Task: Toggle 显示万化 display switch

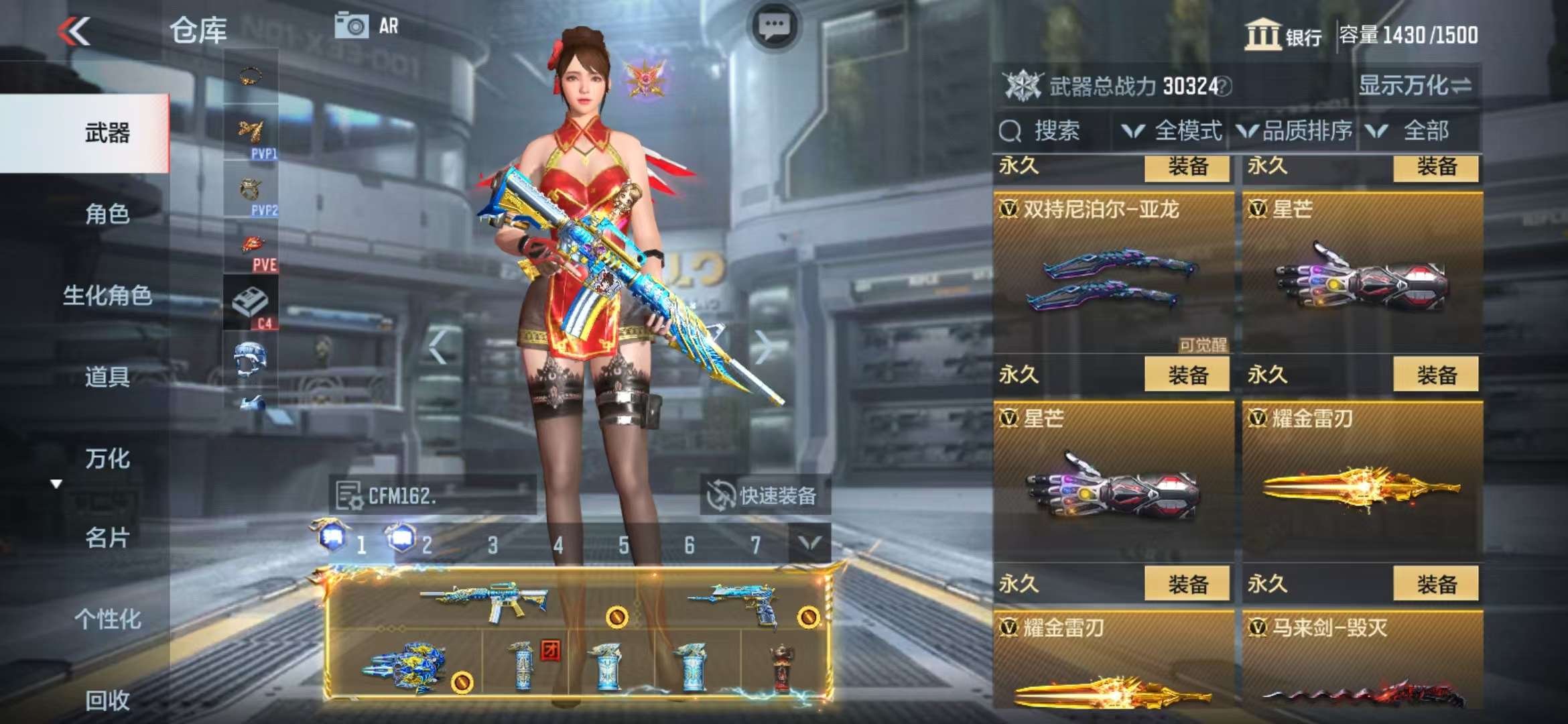Action: click(x=1415, y=86)
